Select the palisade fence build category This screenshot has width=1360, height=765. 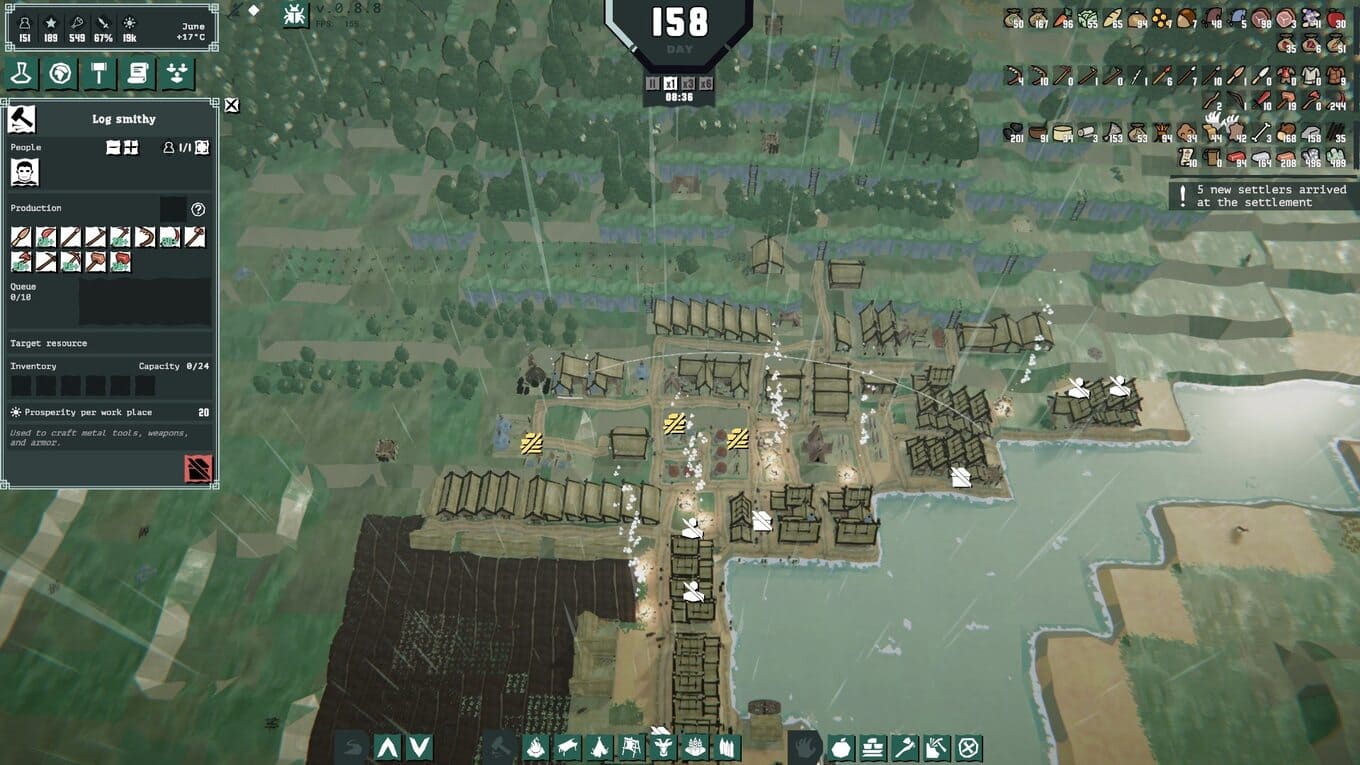click(x=726, y=747)
